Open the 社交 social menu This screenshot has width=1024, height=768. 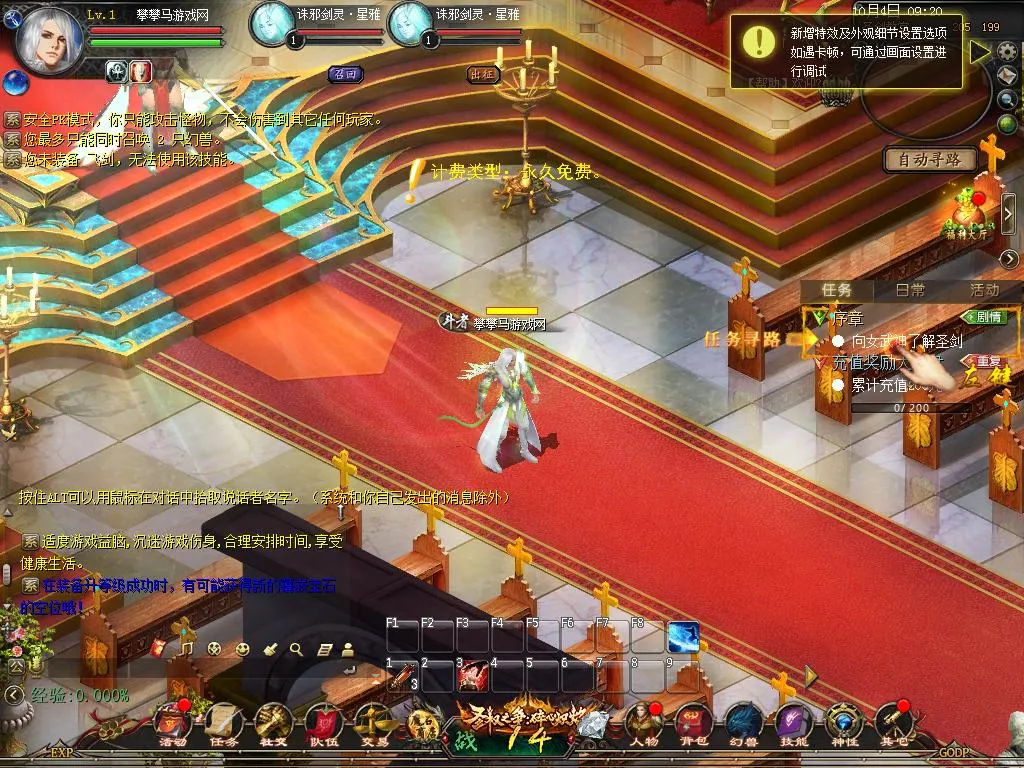coord(273,722)
